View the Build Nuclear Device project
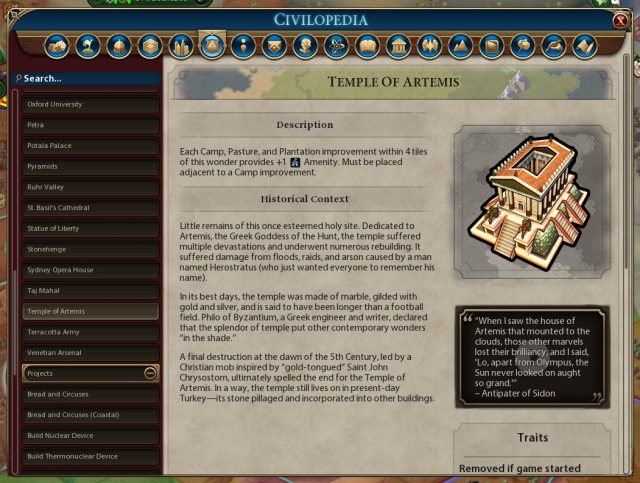The image size is (640, 483). 91,436
